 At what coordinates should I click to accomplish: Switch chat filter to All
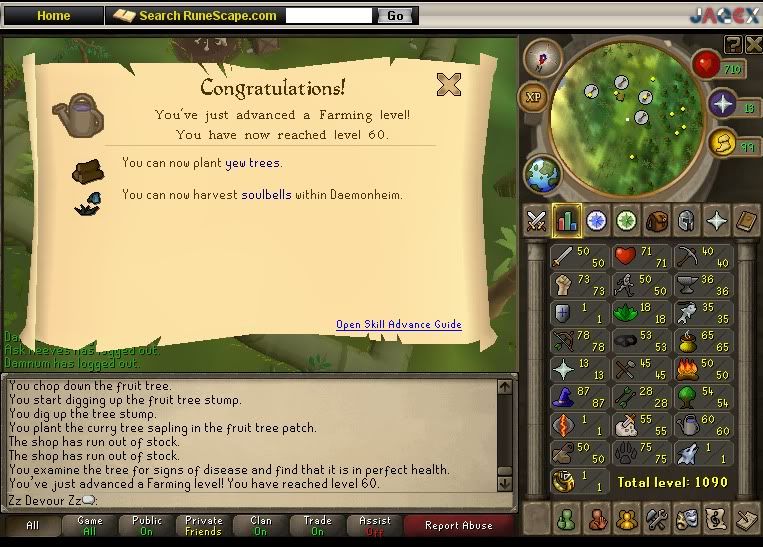coord(31,525)
